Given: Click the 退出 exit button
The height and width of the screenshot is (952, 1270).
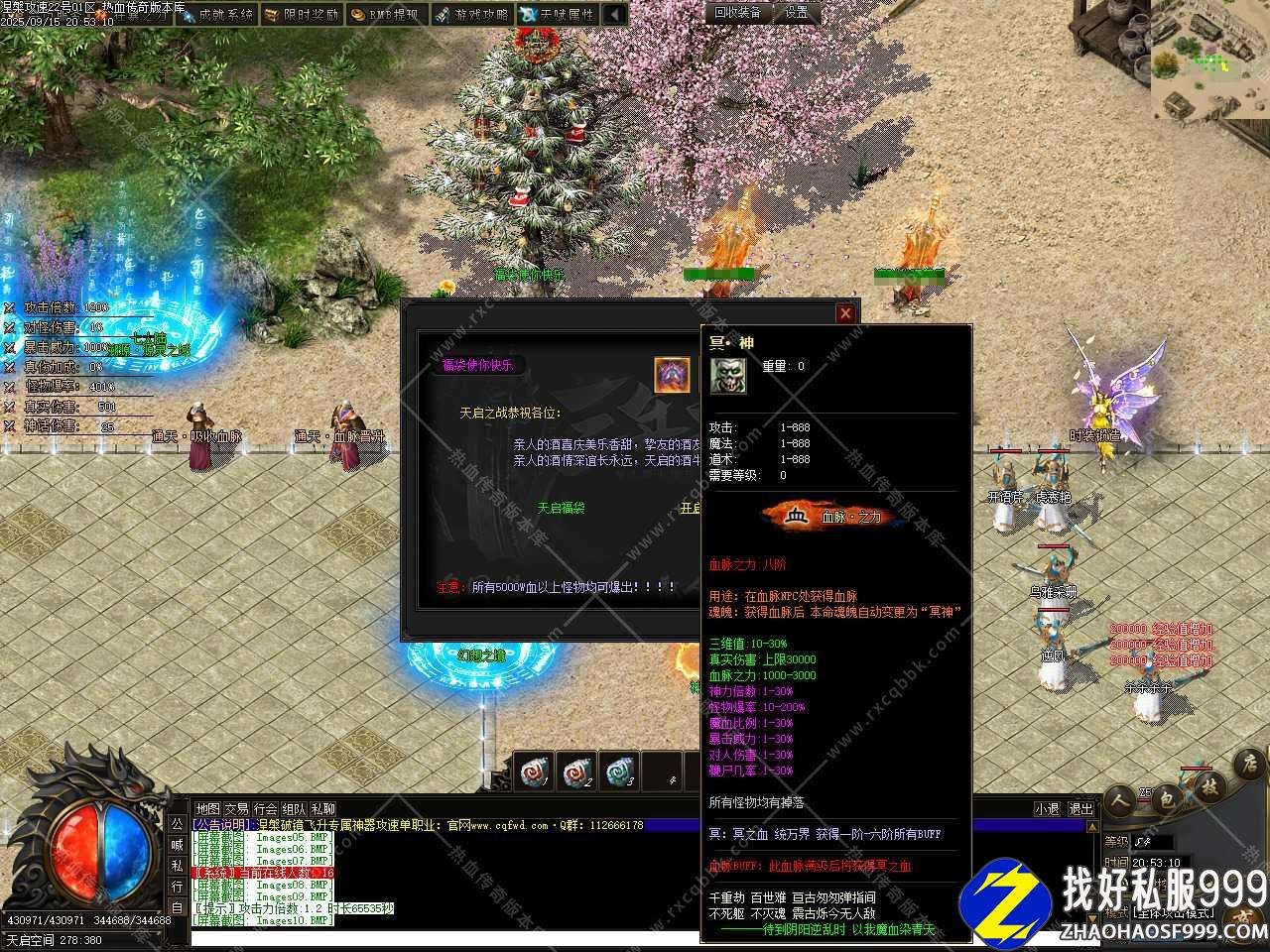Looking at the screenshot, I should (x=1080, y=809).
